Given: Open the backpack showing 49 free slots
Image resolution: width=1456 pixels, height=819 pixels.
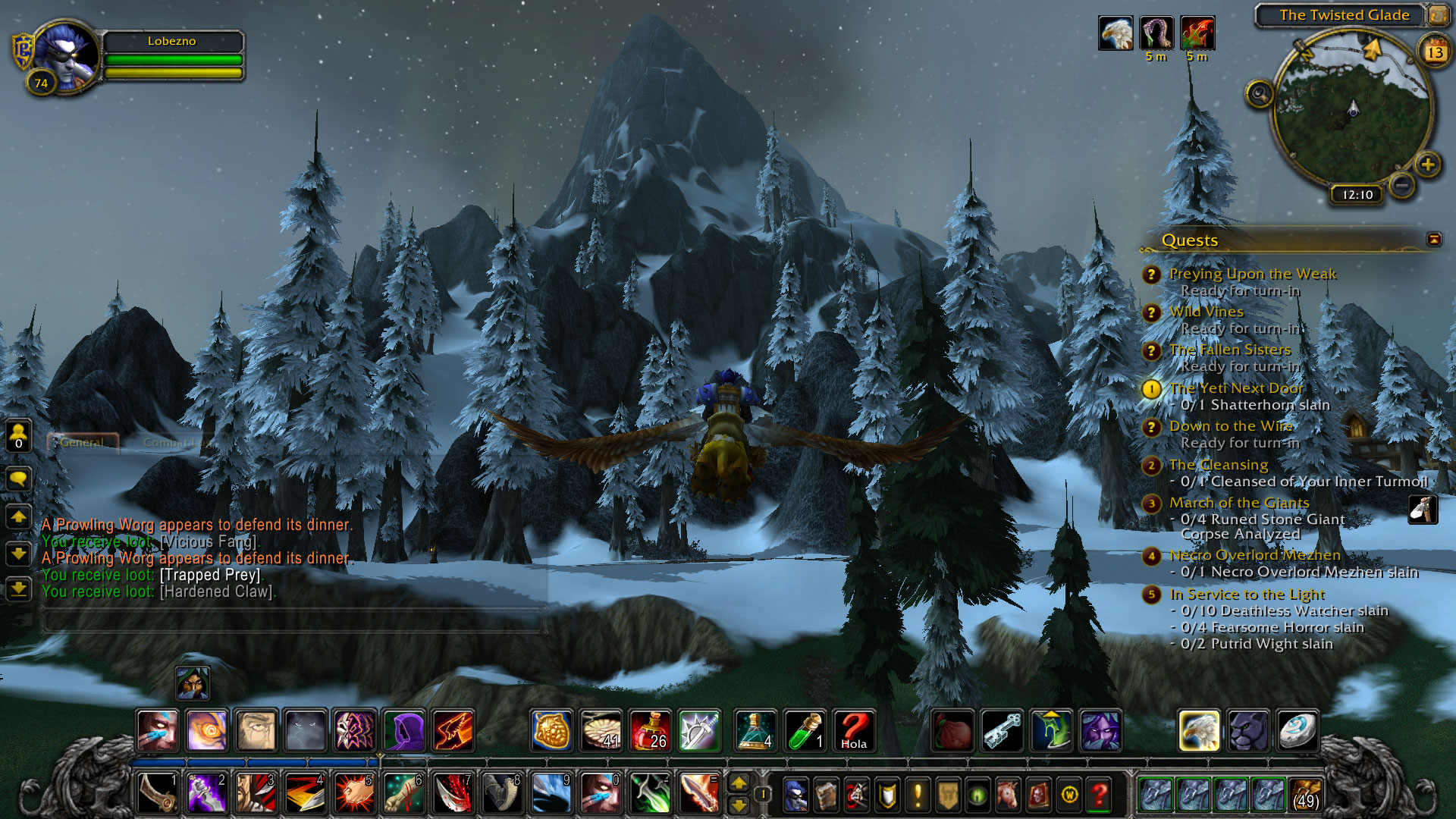Looking at the screenshot, I should (x=1305, y=795).
